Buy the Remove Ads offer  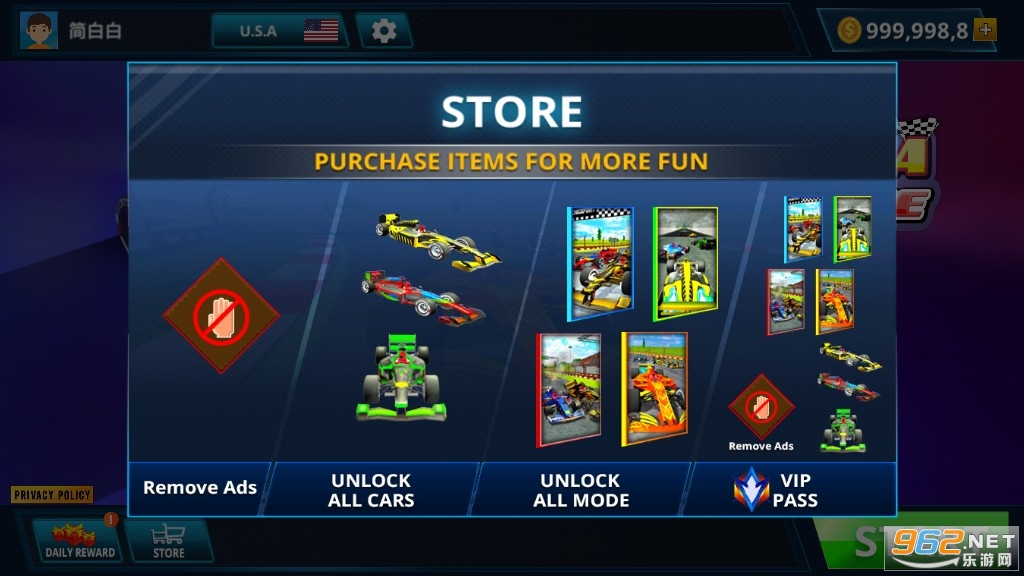(x=200, y=488)
